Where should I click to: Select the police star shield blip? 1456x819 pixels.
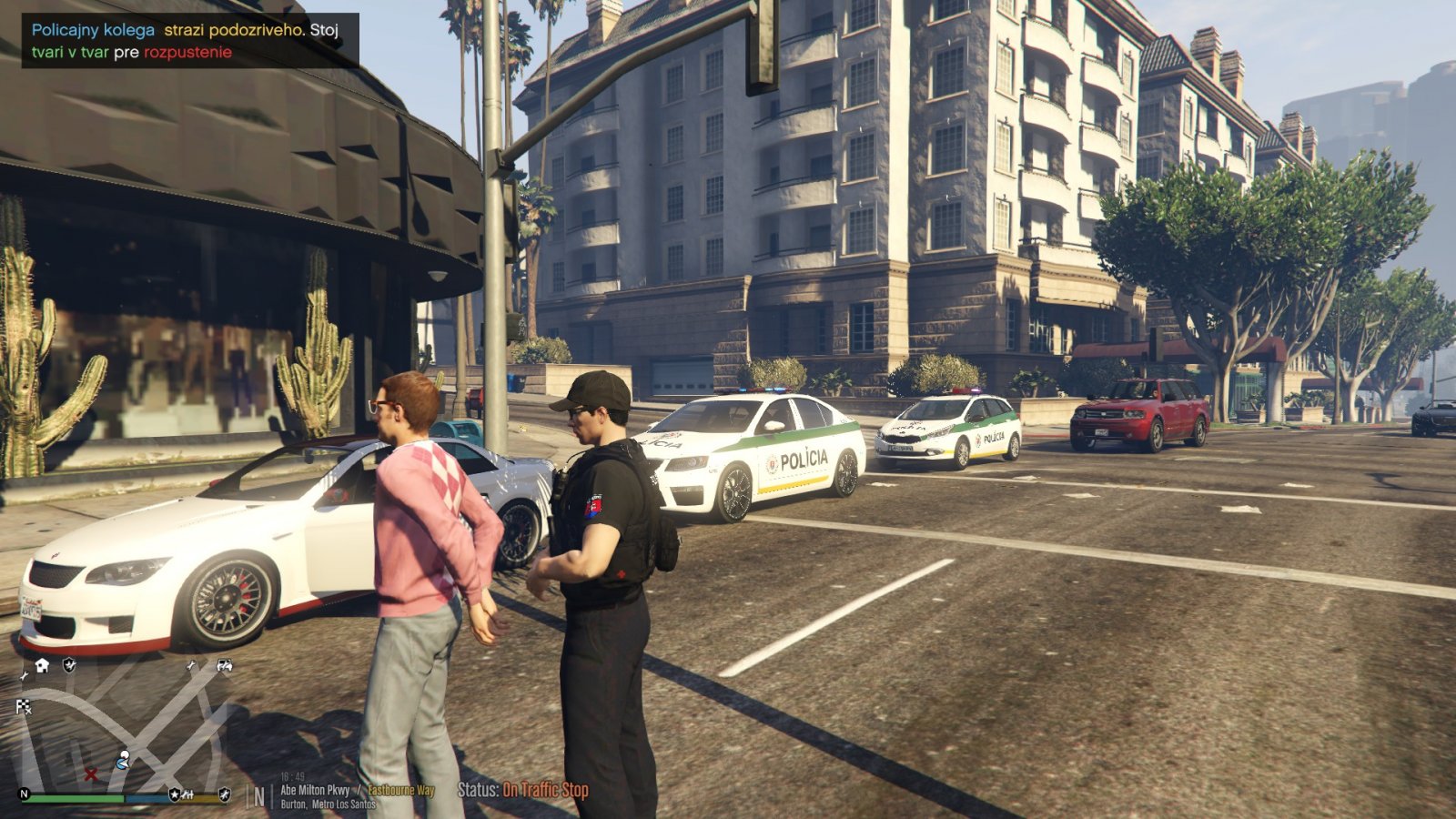(x=174, y=794)
